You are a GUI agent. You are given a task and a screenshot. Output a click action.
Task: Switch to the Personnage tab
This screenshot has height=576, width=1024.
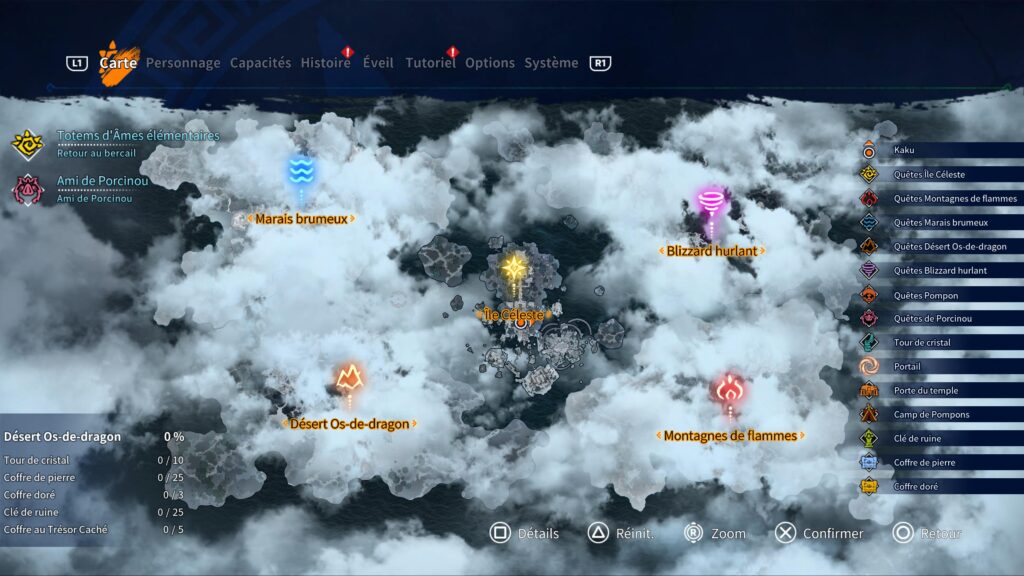tap(183, 63)
